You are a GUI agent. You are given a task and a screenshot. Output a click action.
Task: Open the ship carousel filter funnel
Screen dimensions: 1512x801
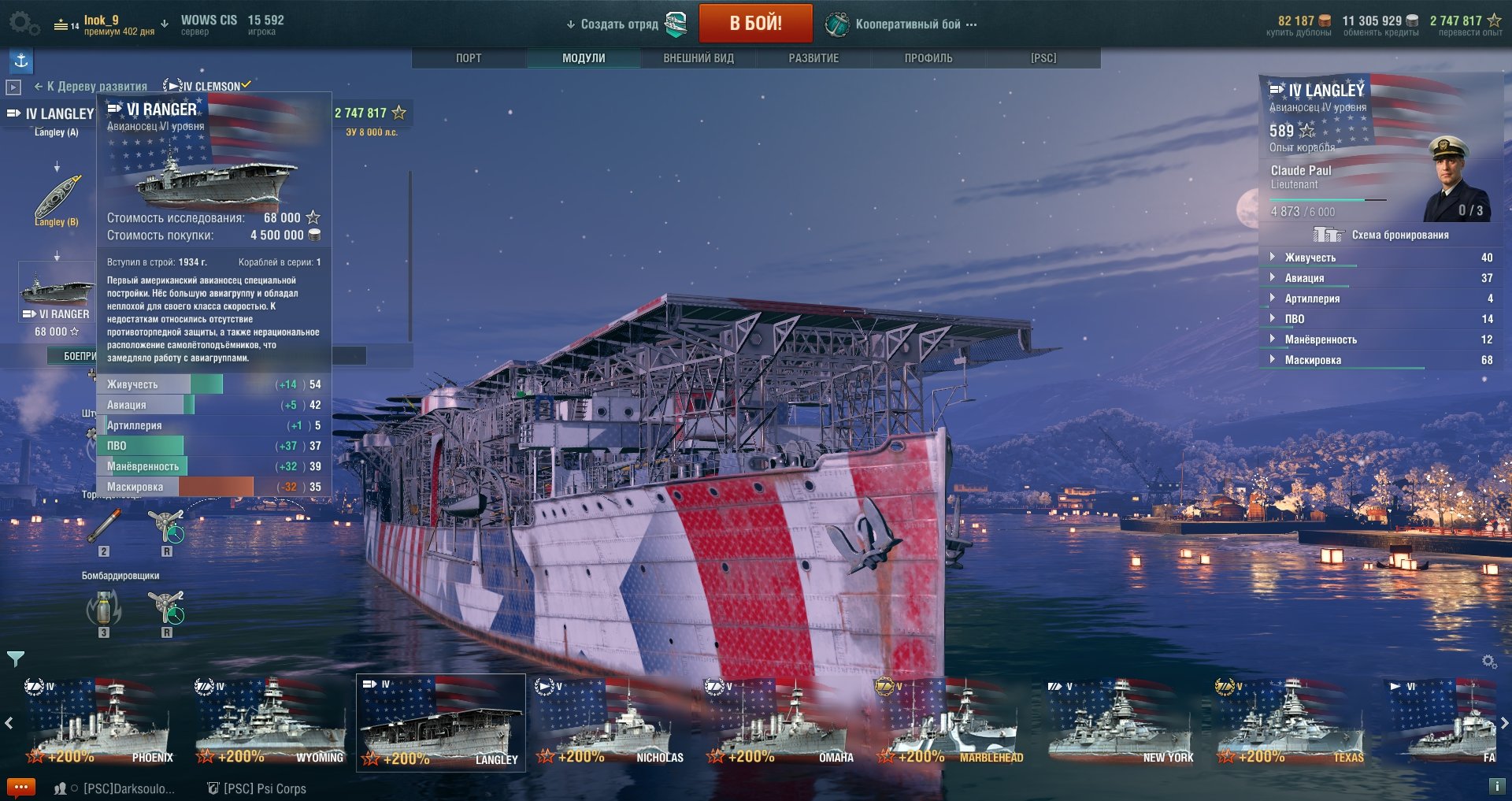pyautogui.click(x=15, y=658)
